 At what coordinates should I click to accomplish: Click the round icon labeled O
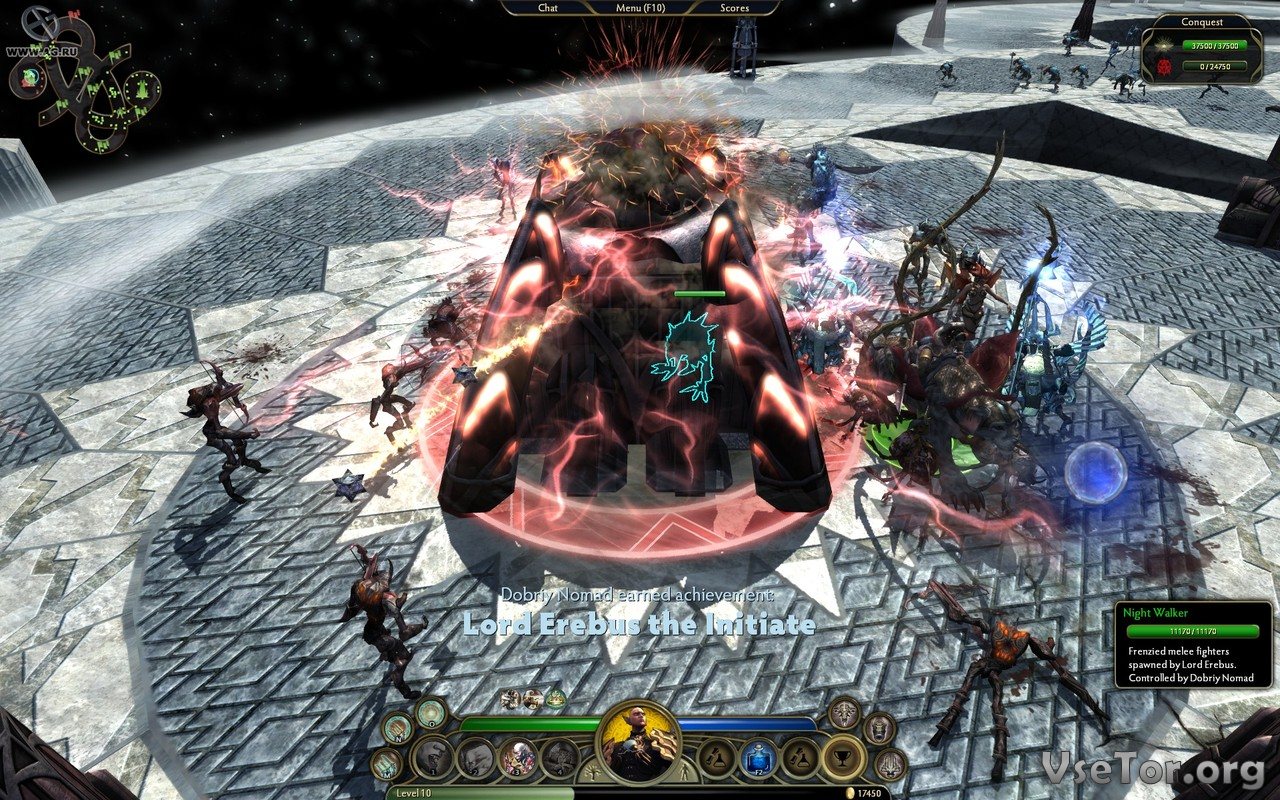[431, 712]
